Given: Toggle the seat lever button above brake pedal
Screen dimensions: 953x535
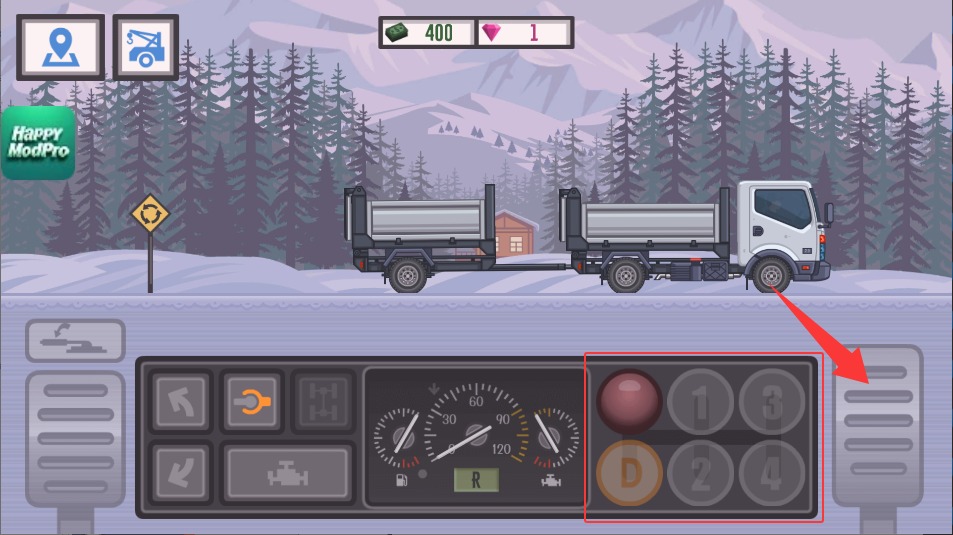Looking at the screenshot, I should (x=75, y=341).
